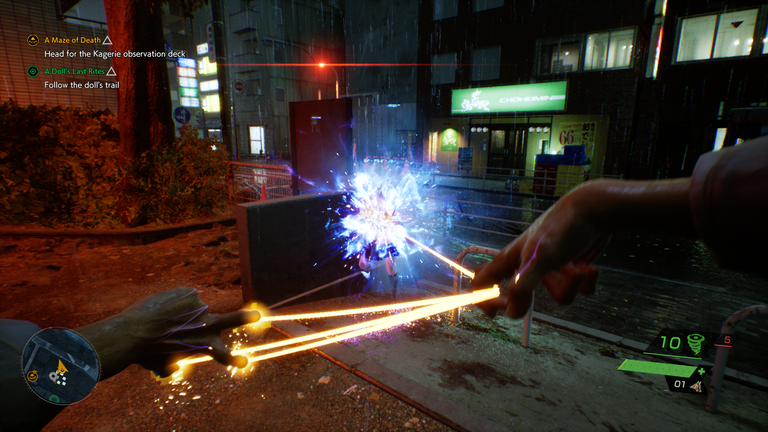
Task: Click the orange main quest icon
Action: (x=33, y=40)
